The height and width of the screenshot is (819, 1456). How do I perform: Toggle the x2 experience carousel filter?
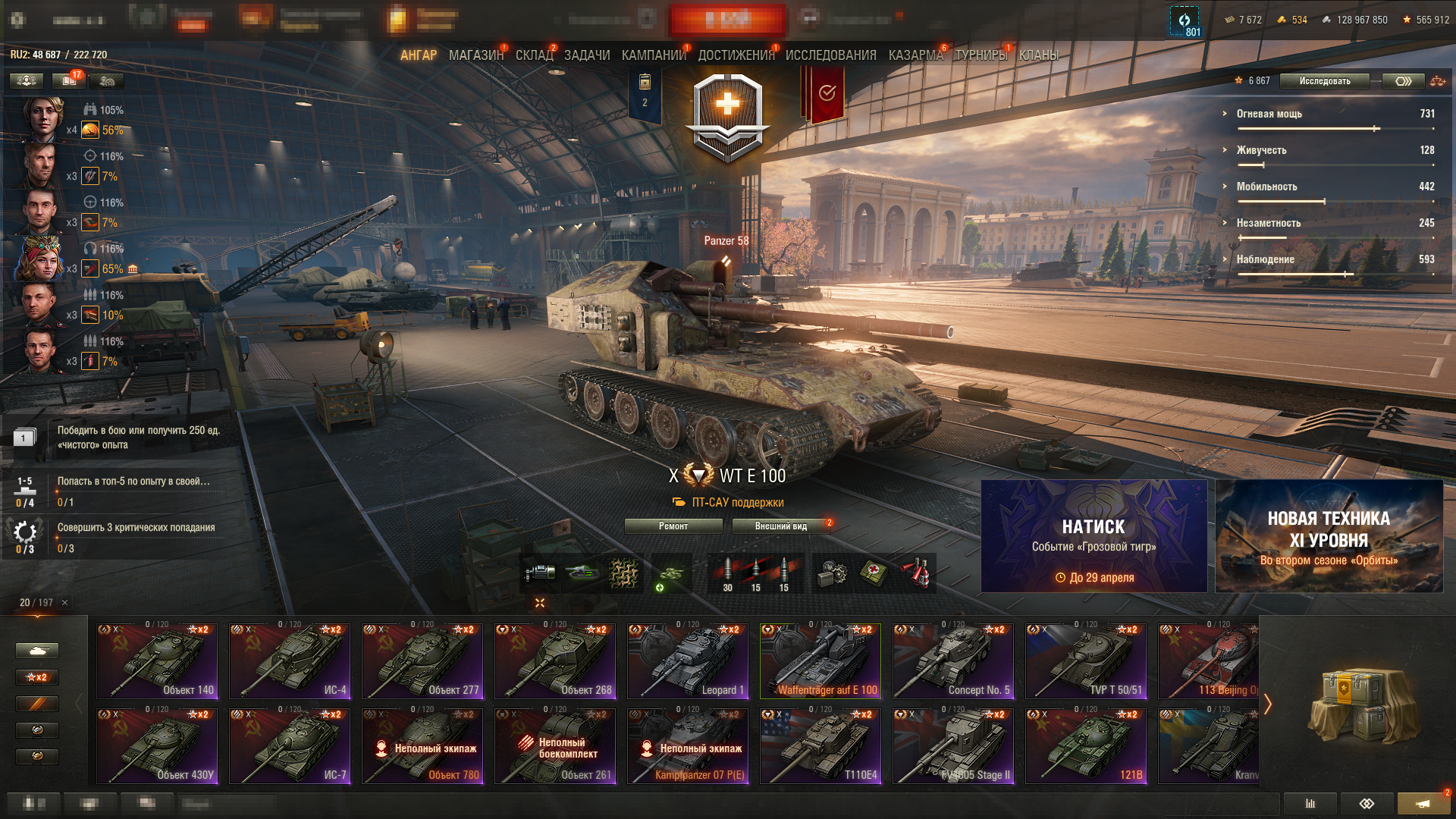coord(36,677)
